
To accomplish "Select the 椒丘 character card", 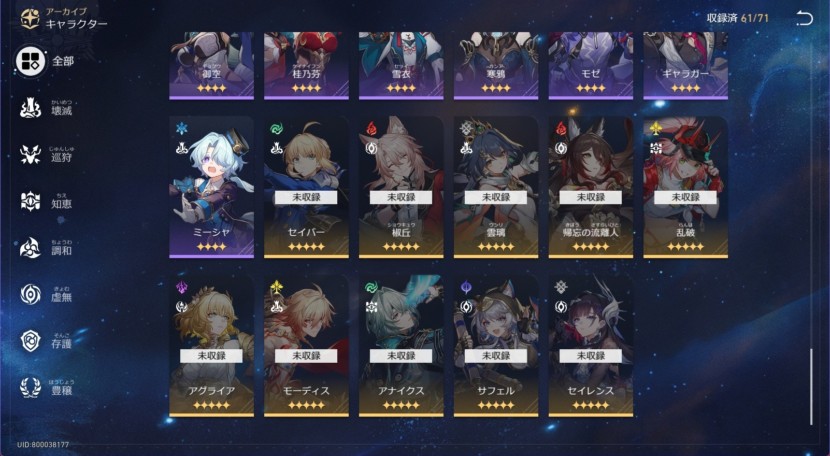I will point(401,187).
